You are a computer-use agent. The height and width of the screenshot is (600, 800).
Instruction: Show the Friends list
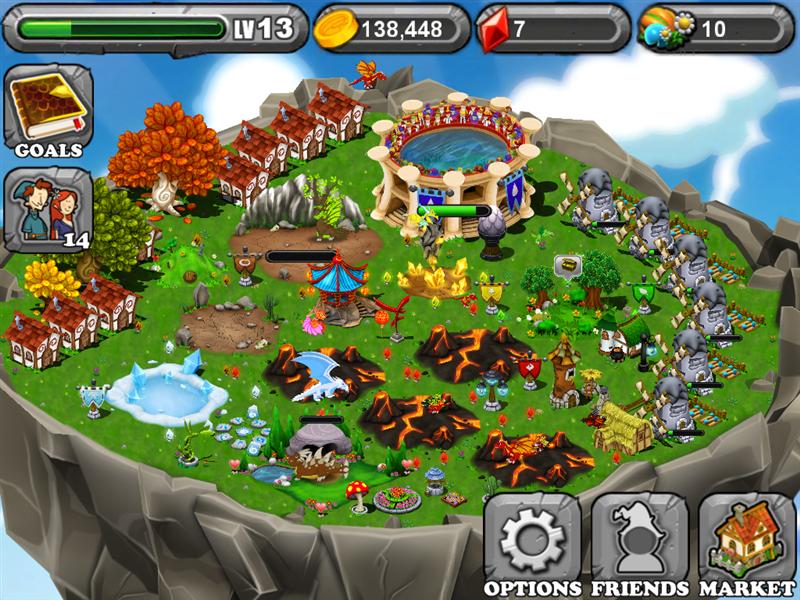pos(639,542)
